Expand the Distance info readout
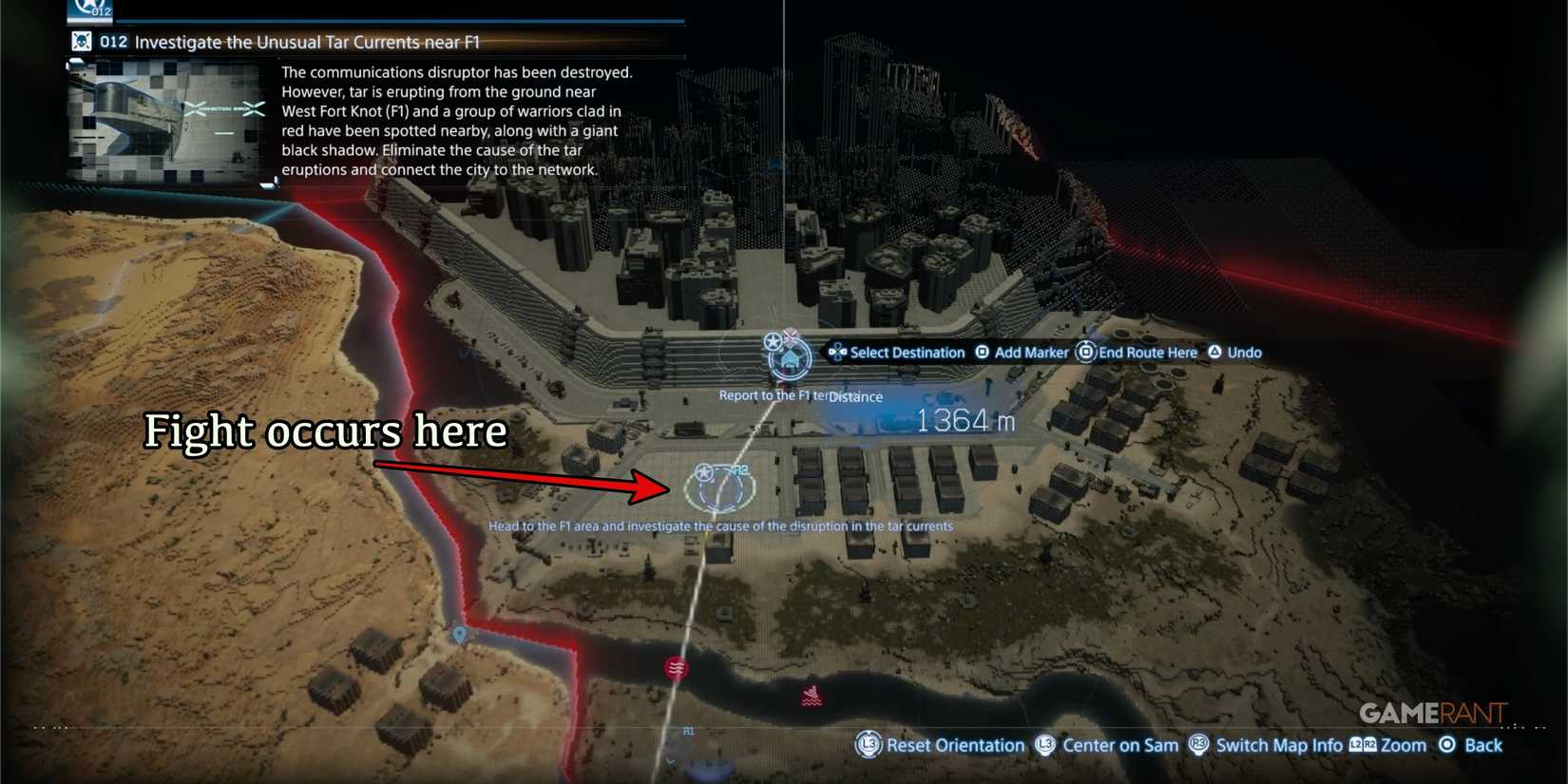The image size is (1568, 784). tap(854, 397)
